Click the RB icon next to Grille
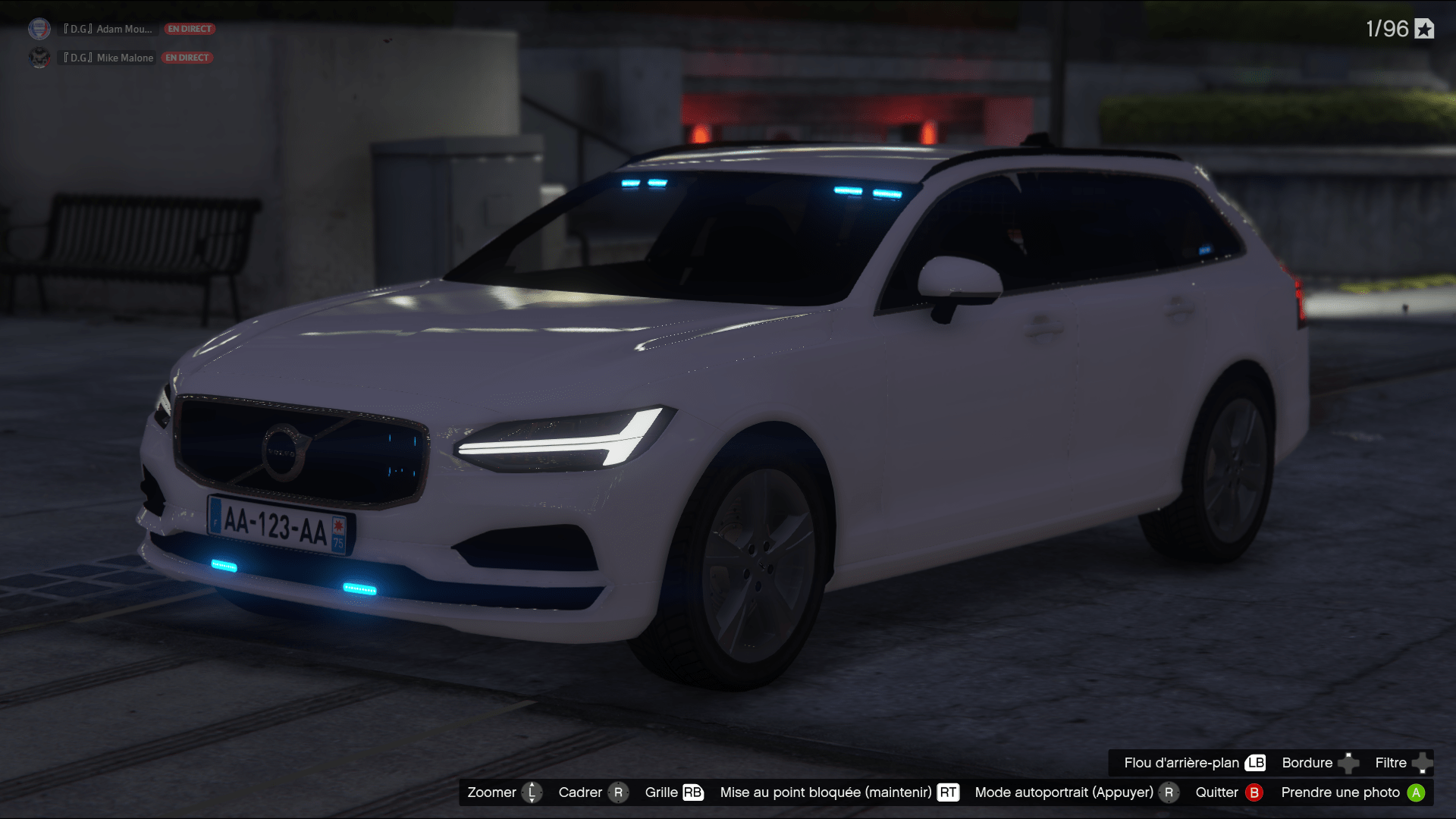 click(x=692, y=792)
